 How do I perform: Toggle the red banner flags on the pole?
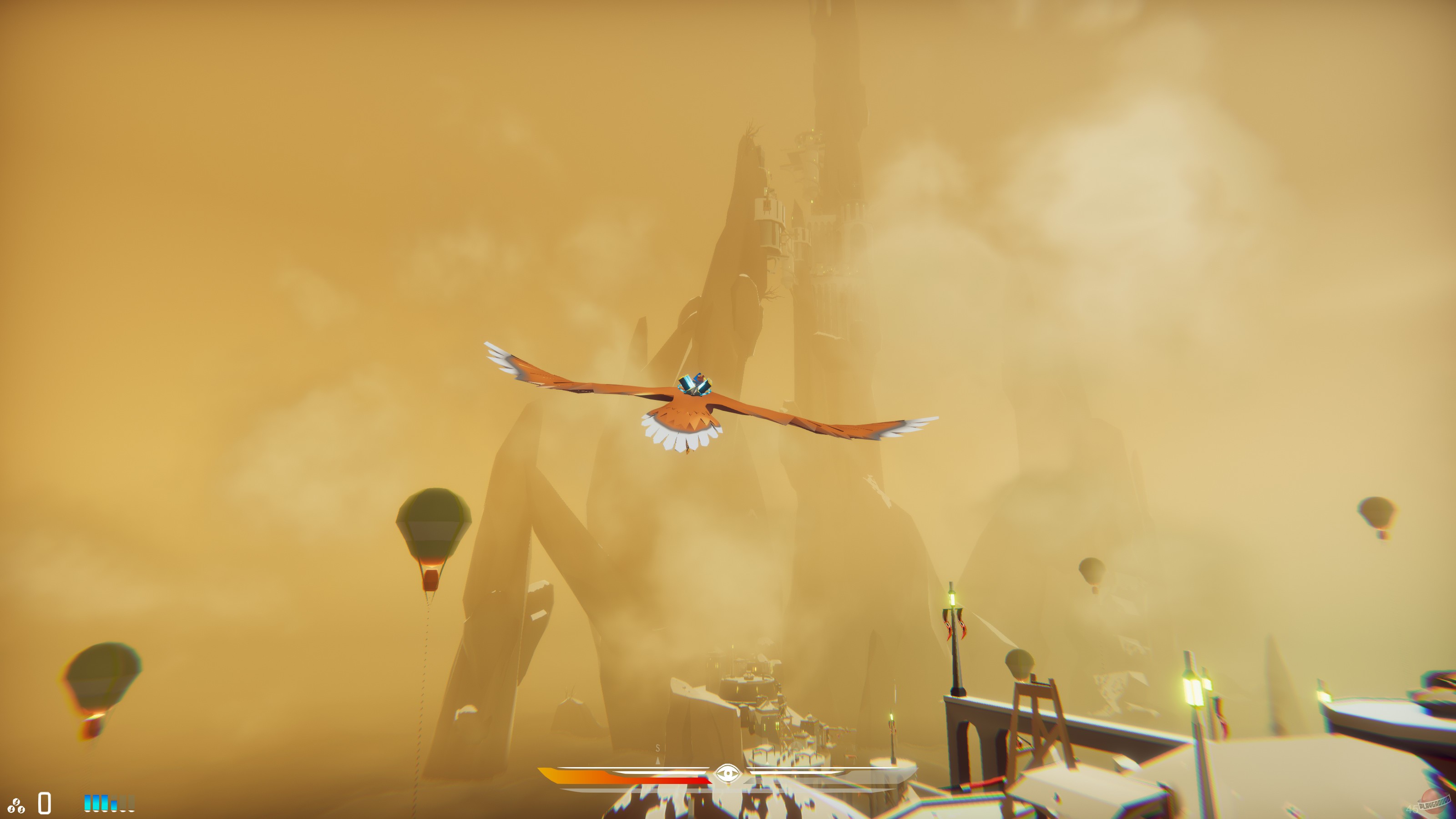(955, 625)
